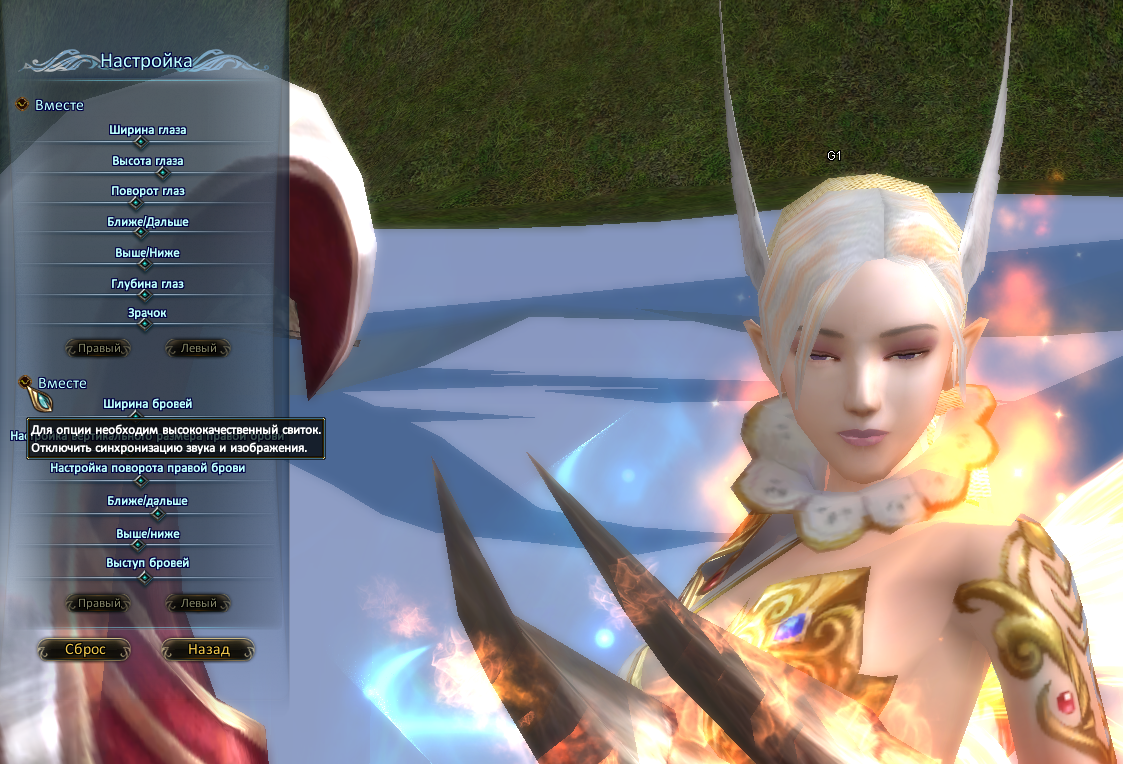The image size is (1123, 764).
Task: Click the Сброс reset button
Action: coord(85,650)
